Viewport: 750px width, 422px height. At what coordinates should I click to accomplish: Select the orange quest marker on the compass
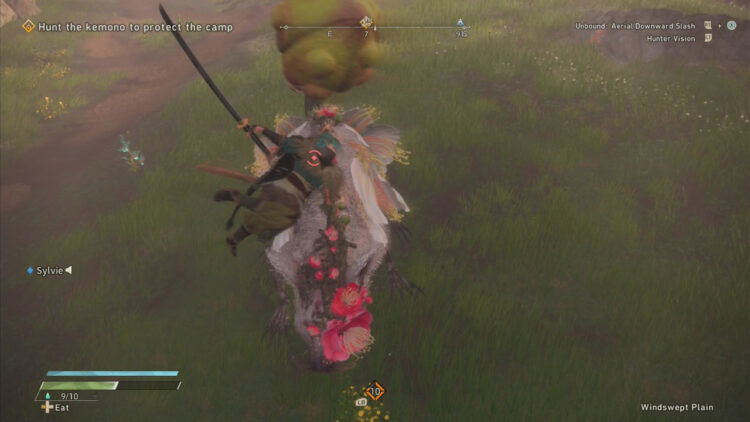pos(366,21)
